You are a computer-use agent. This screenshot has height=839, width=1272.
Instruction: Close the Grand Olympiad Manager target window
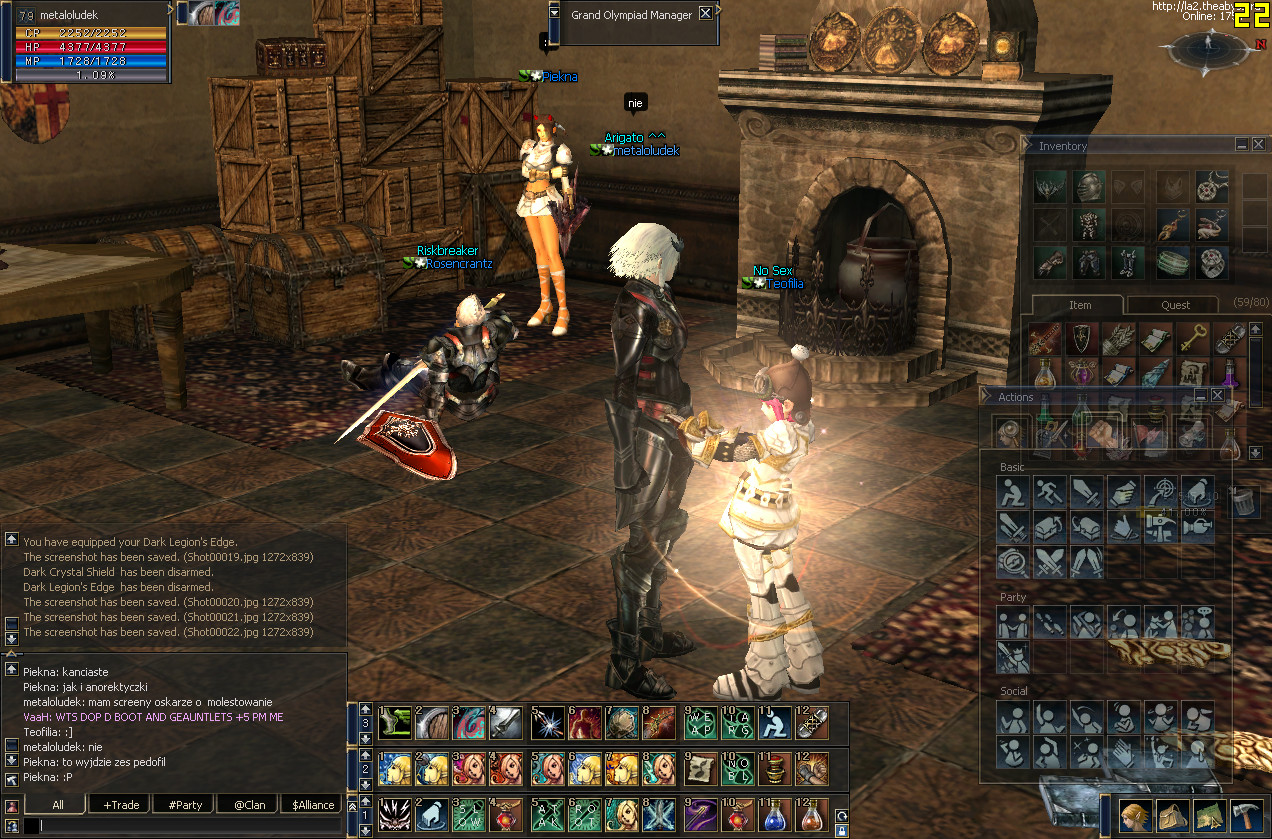point(705,13)
